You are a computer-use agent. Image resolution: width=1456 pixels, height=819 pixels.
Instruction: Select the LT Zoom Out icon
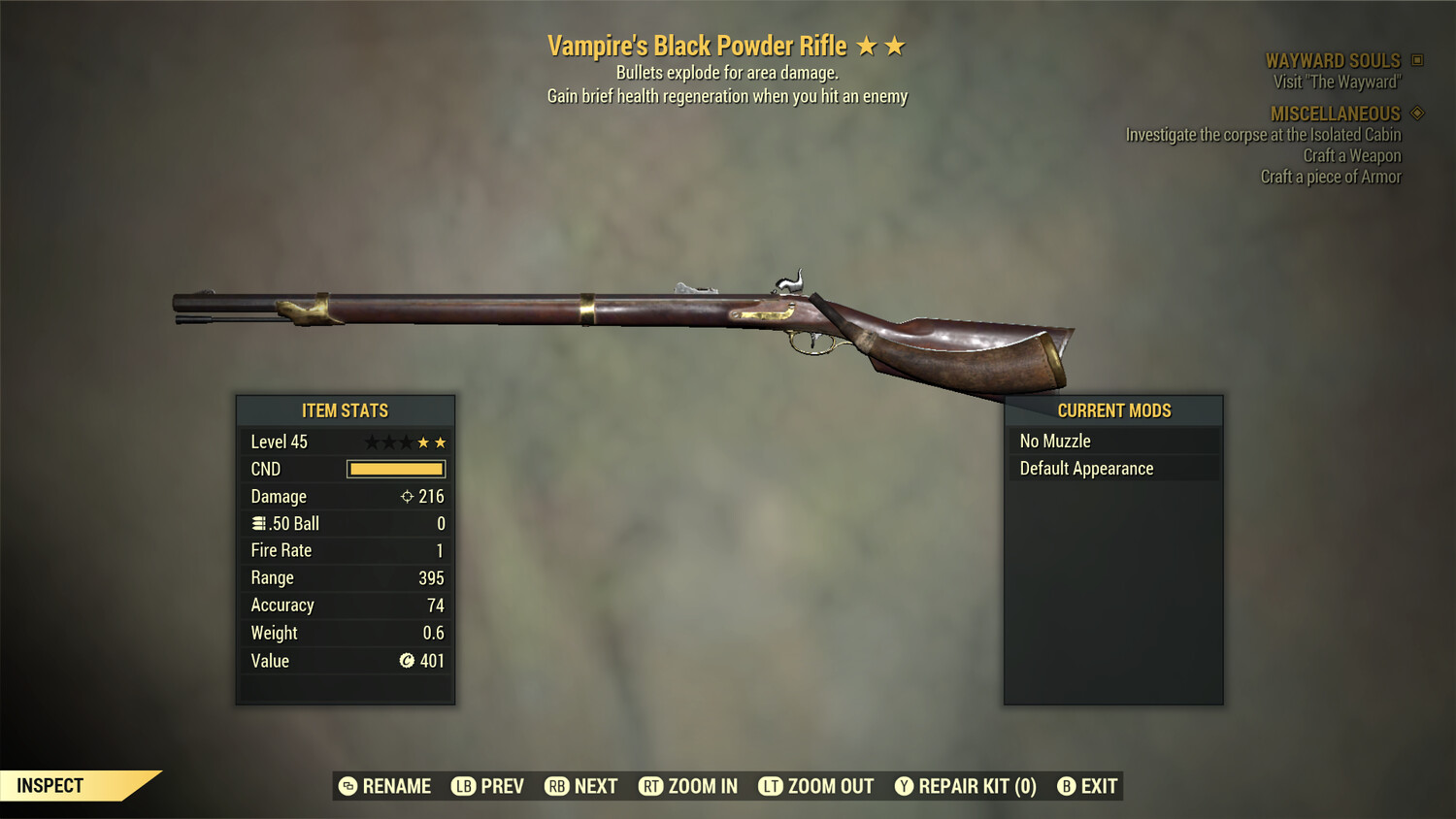pos(770,786)
